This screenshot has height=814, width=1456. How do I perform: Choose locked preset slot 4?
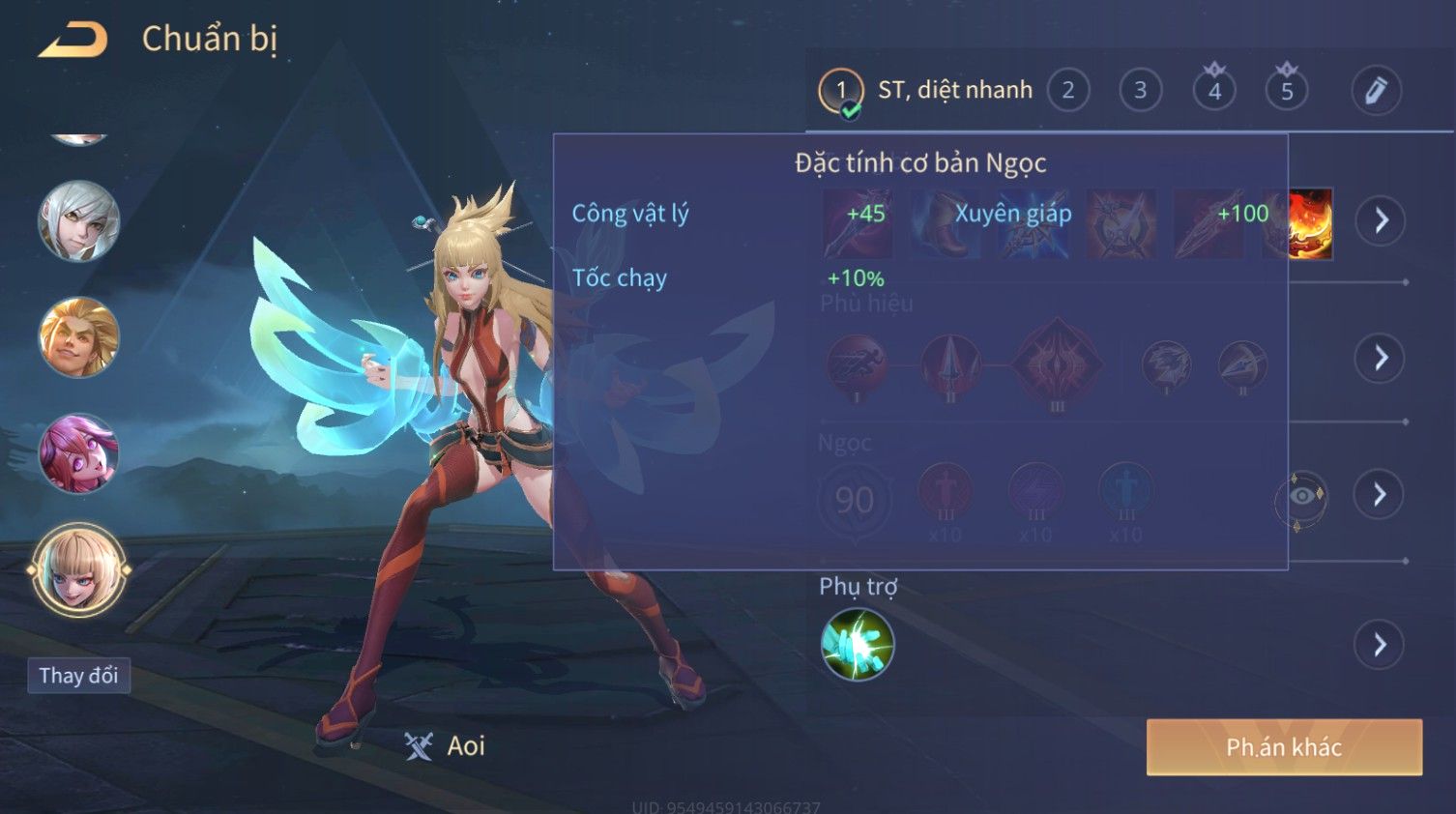coord(1214,91)
